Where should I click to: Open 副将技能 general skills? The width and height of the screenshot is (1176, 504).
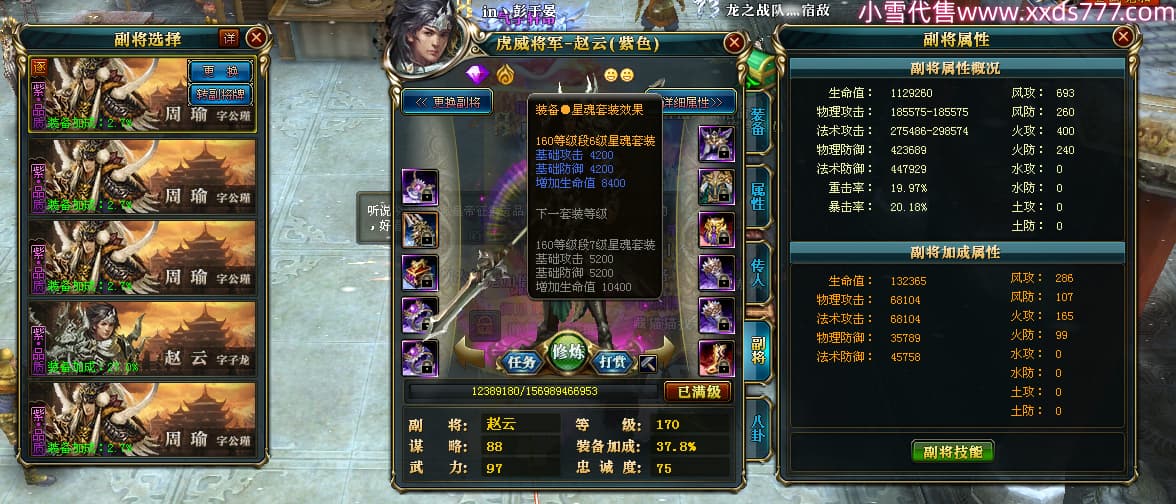[952, 451]
